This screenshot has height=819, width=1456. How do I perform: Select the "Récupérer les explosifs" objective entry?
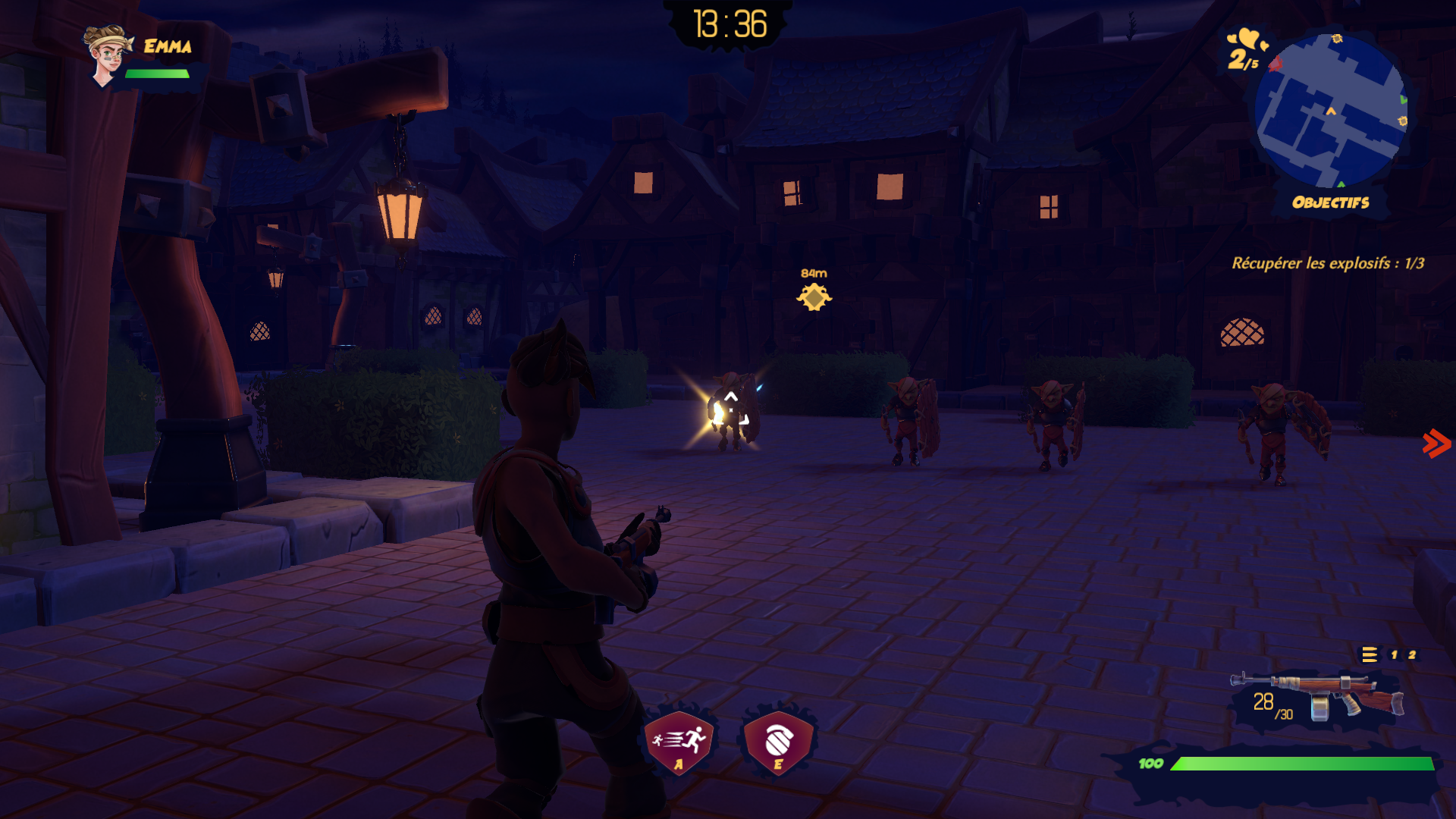1327,263
